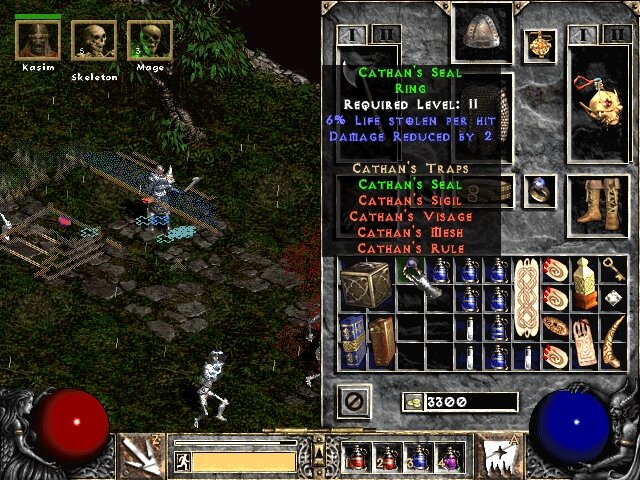Toggle the run/walk button
The image size is (640, 480).
(182, 461)
